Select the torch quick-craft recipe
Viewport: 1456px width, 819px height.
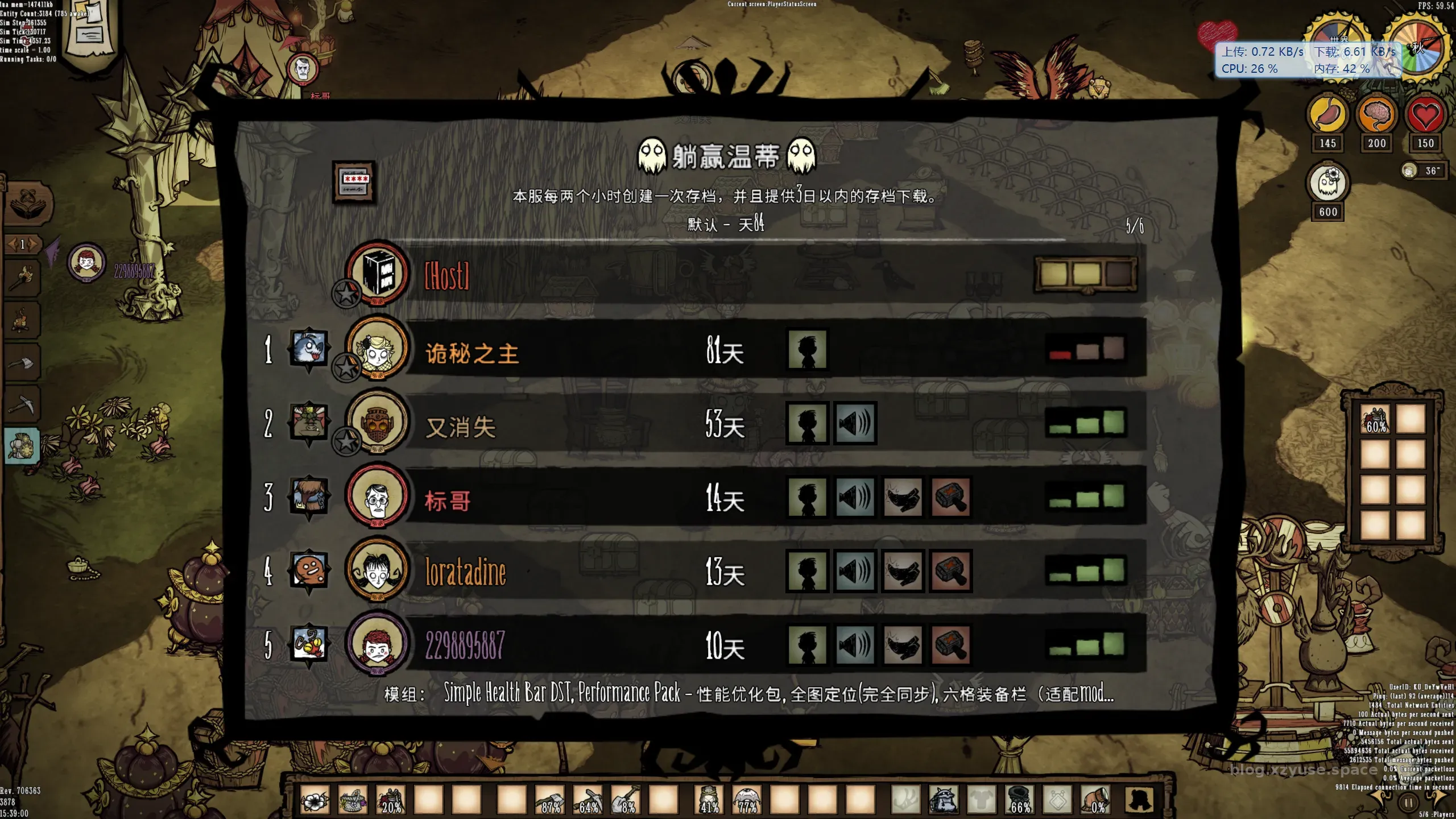pos(23,278)
